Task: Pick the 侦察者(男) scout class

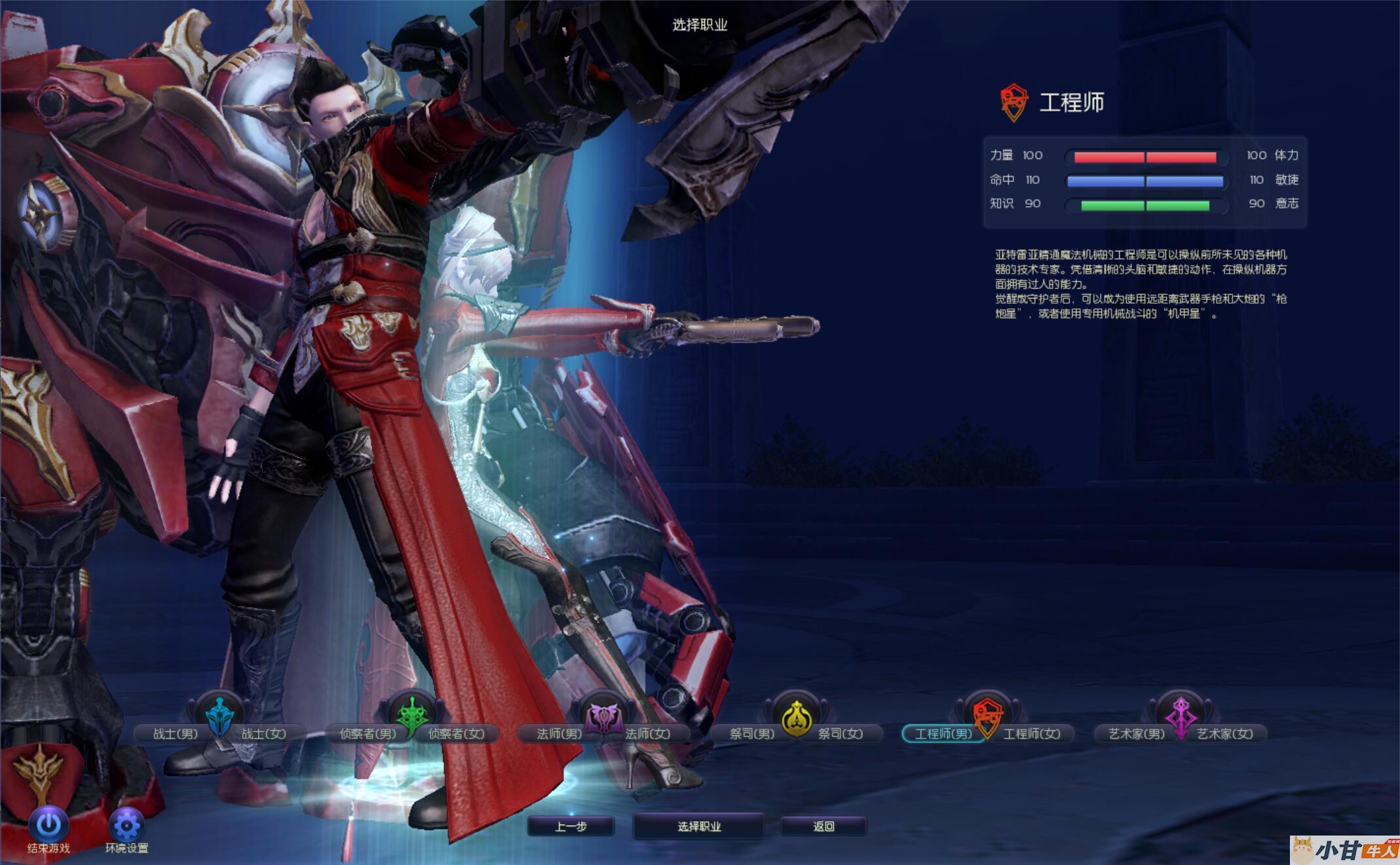Action: [367, 734]
